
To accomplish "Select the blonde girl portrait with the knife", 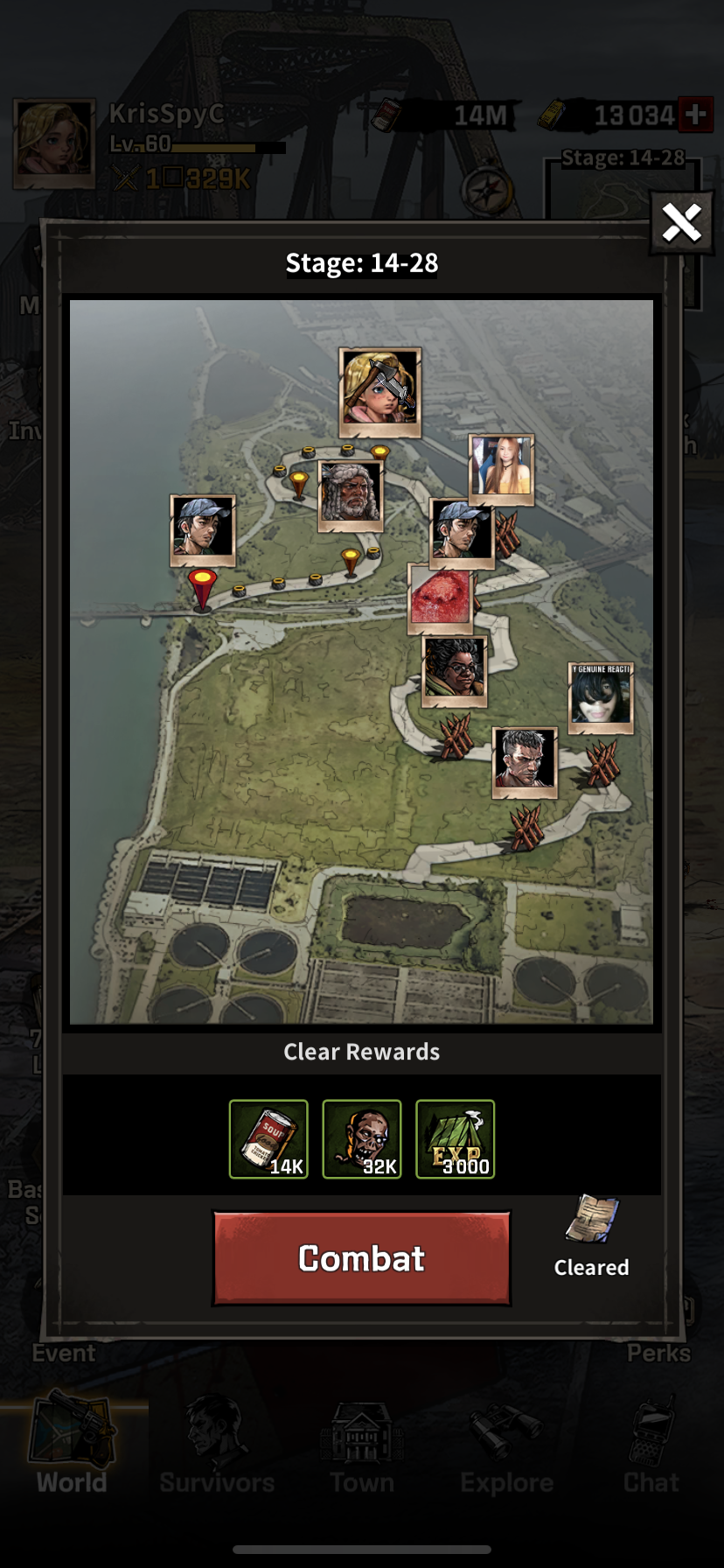I will [x=380, y=391].
